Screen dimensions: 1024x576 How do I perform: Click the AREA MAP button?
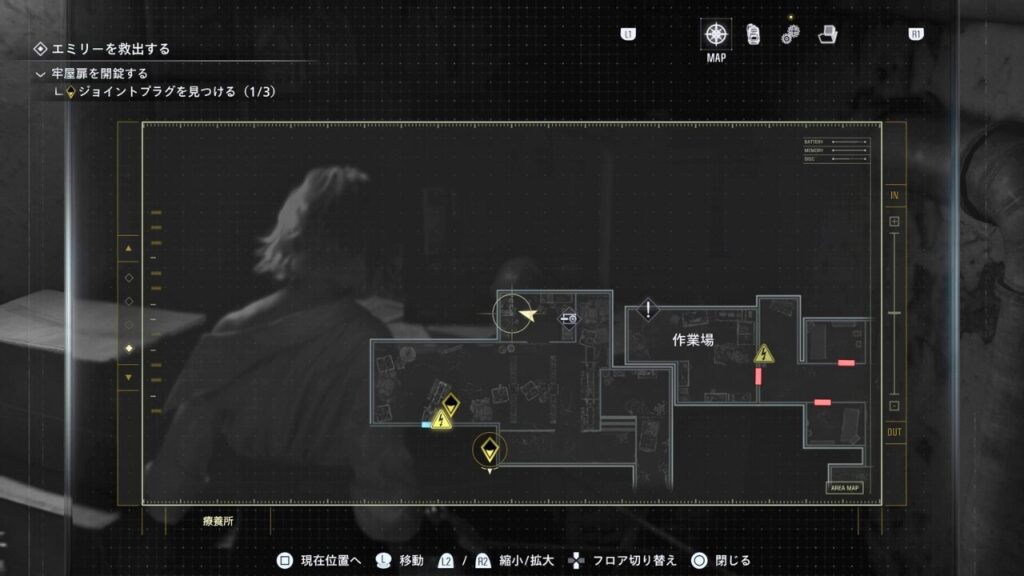(845, 488)
